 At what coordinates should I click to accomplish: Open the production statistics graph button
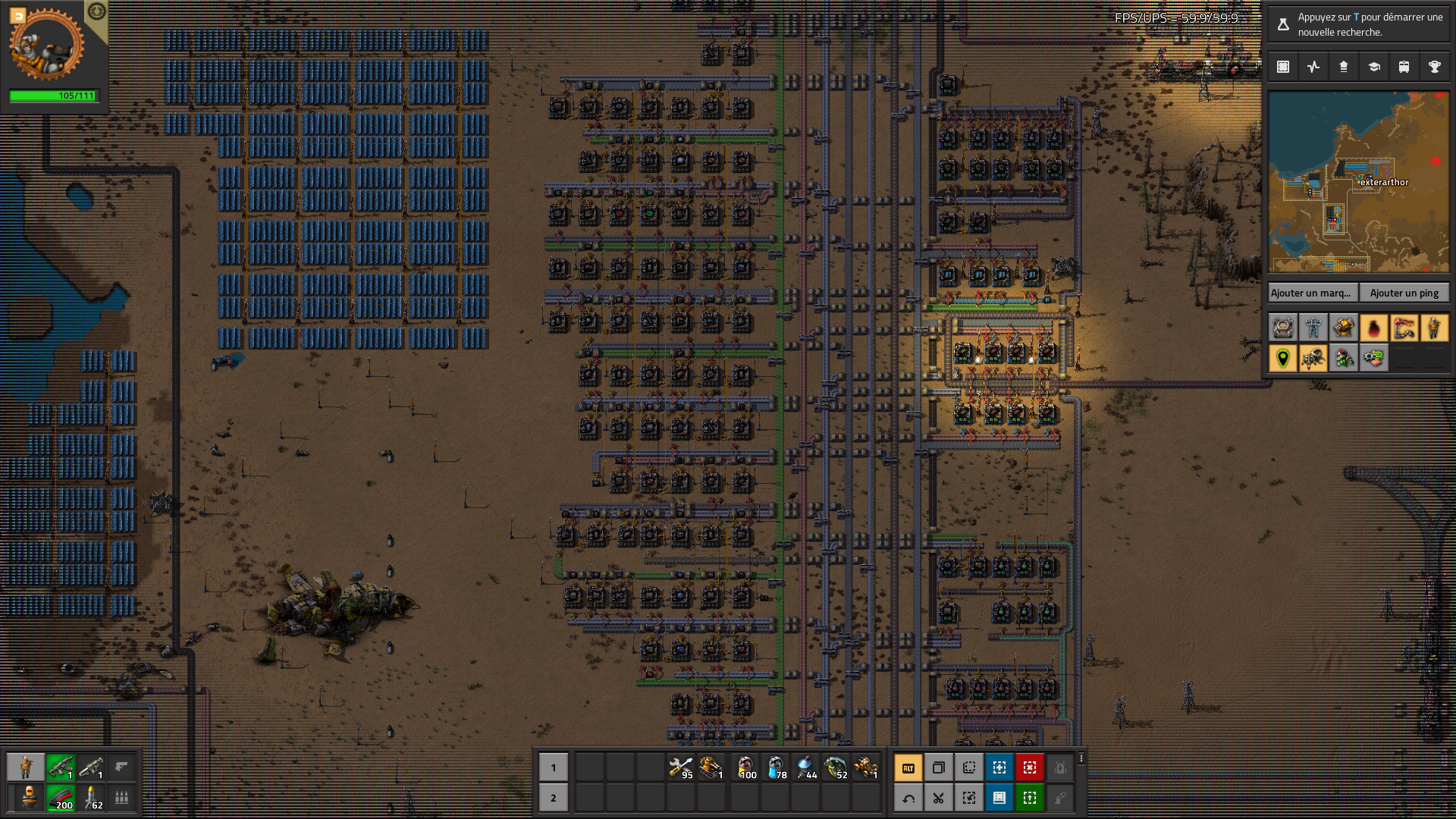[x=1313, y=67]
